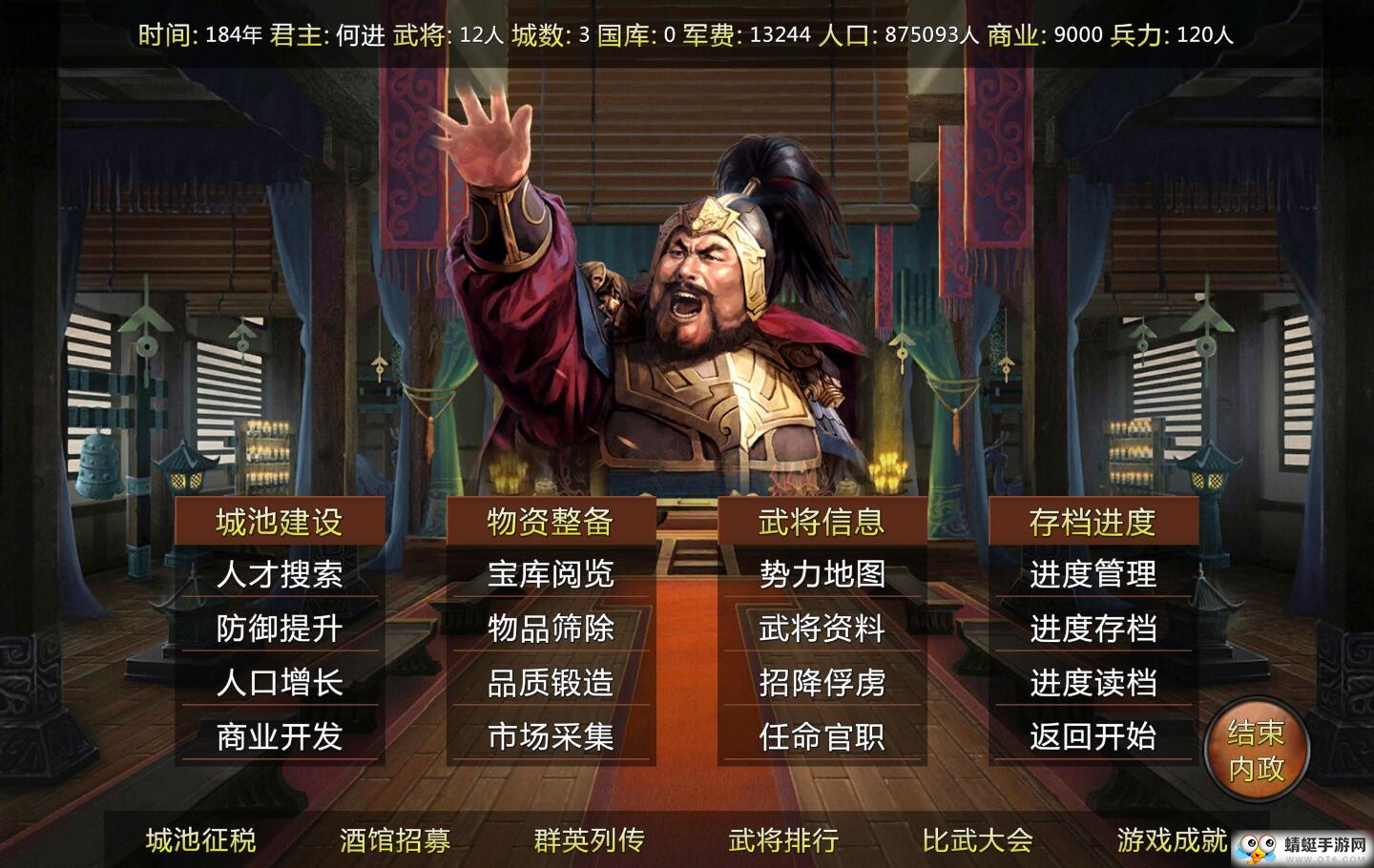The width and height of the screenshot is (1374, 868).
Task: Select 物品筛除 item filtering
Action: pyautogui.click(x=552, y=629)
